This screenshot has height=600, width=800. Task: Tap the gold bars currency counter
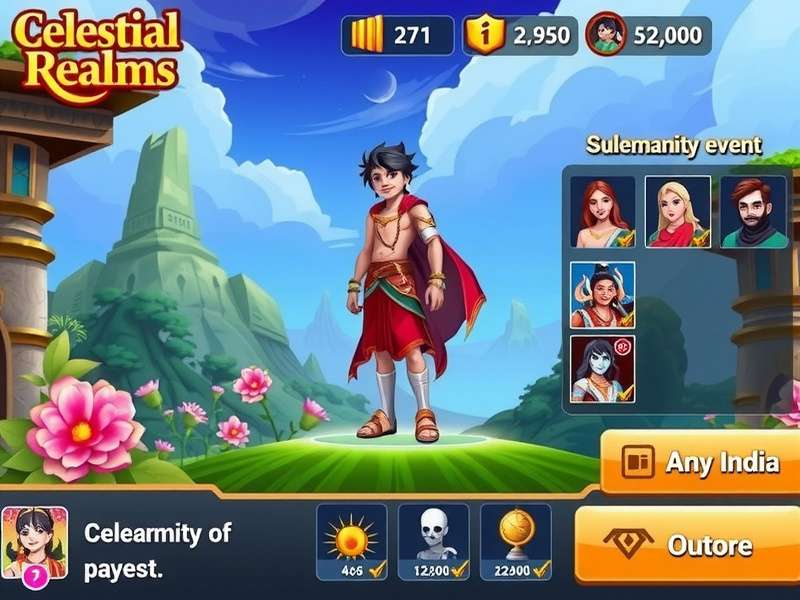point(397,35)
